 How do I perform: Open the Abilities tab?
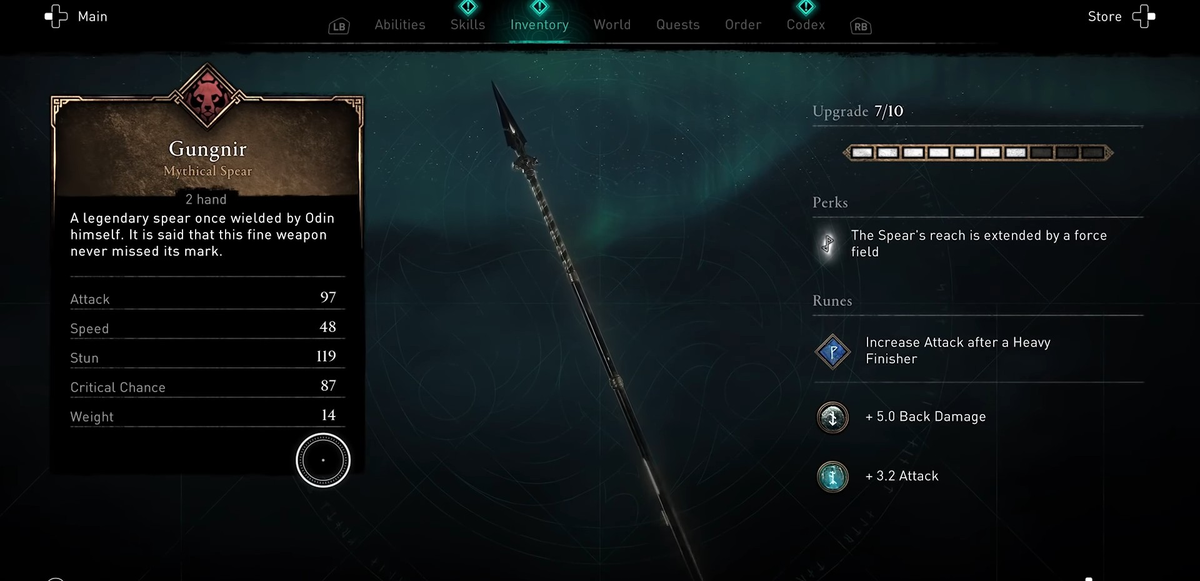[x=400, y=25]
